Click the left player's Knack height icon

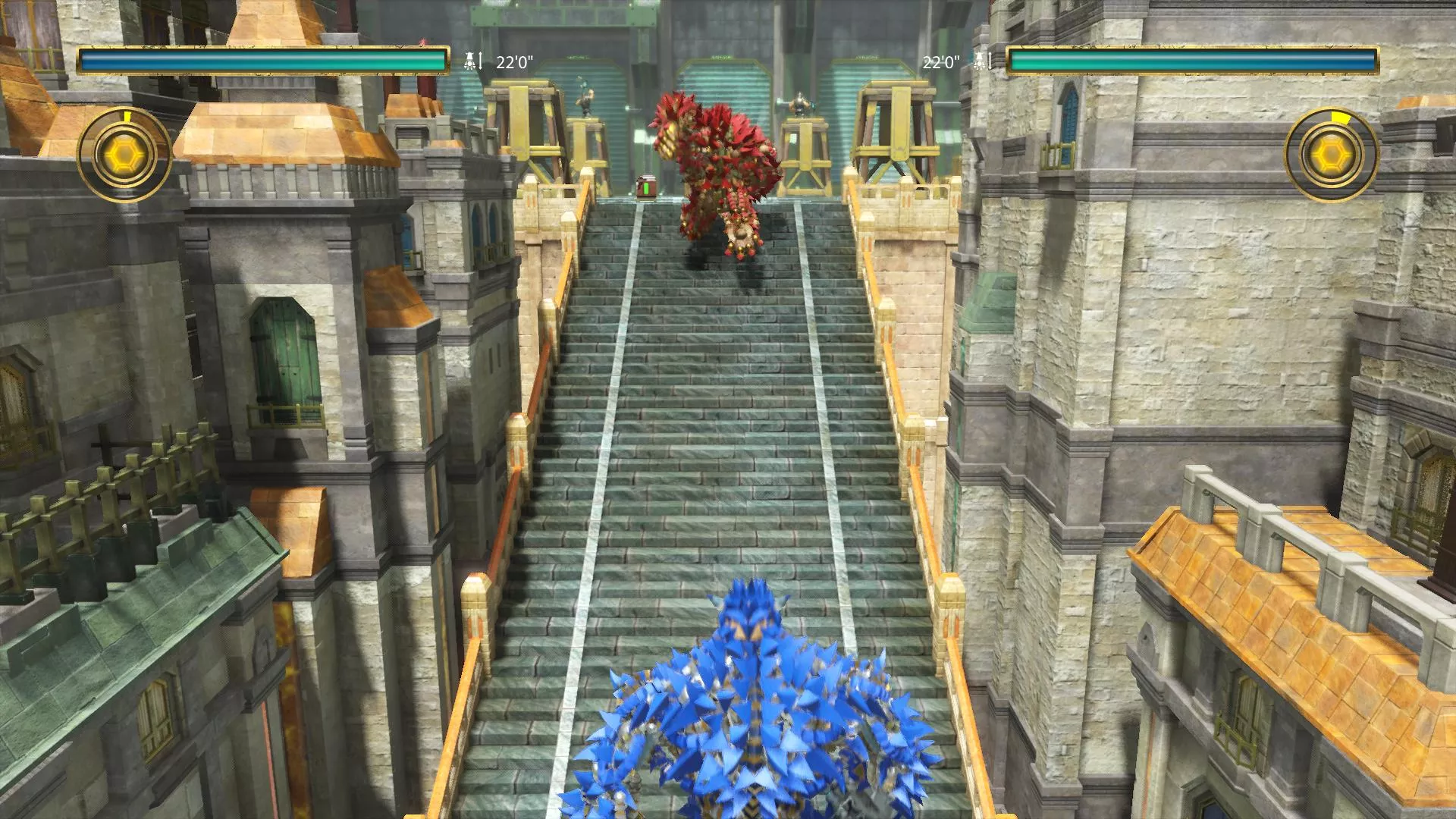(x=469, y=59)
